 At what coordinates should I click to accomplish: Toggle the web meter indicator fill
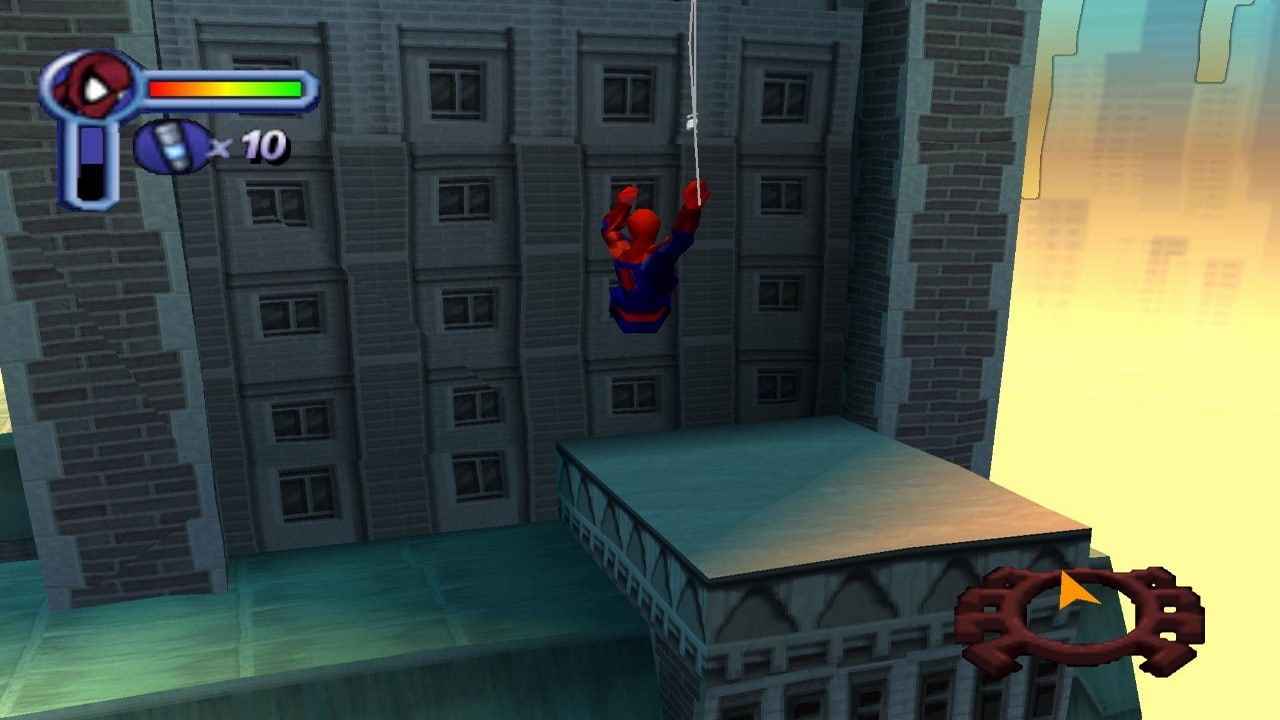coord(91,145)
